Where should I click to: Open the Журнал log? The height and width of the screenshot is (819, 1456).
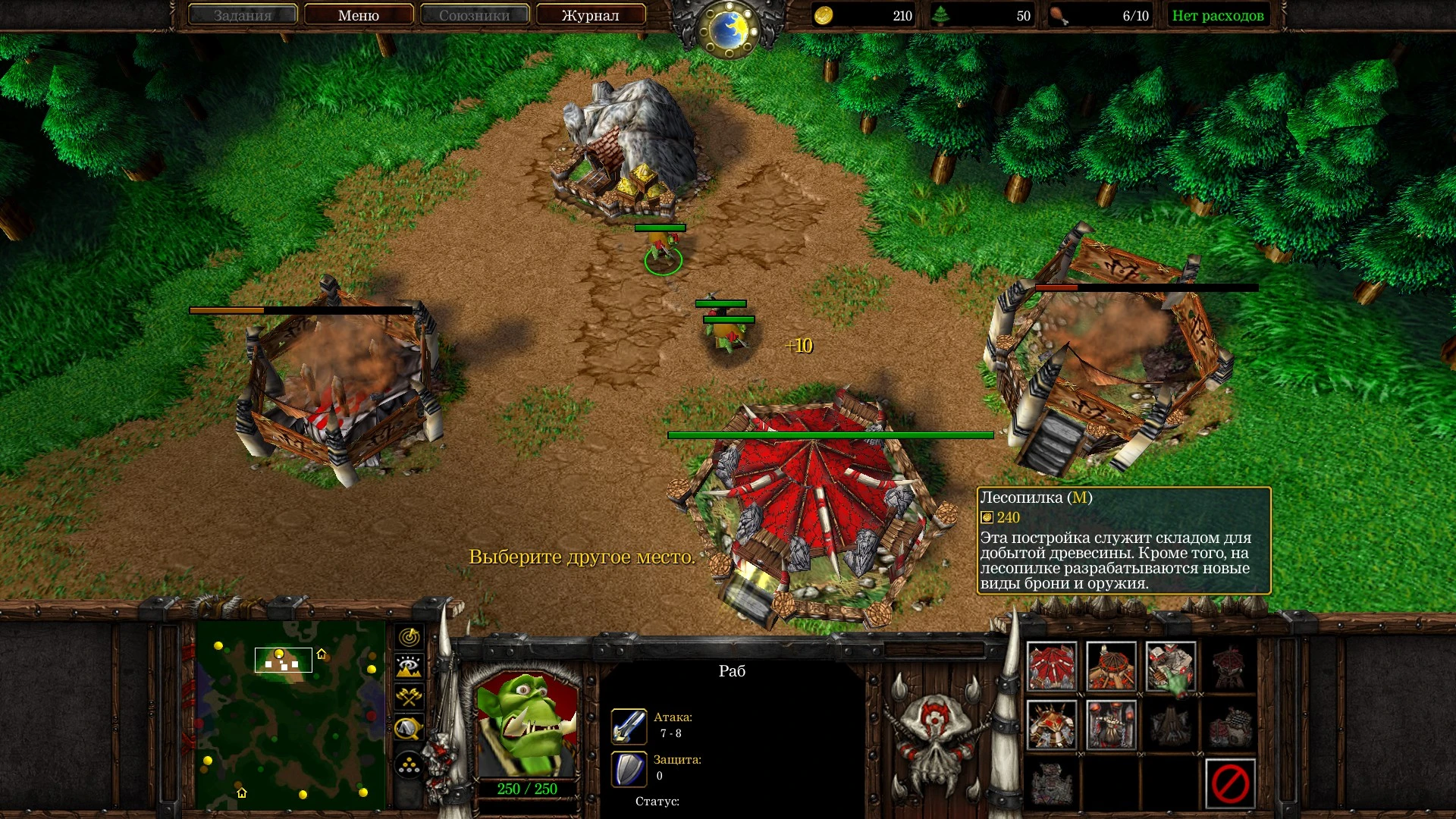[x=590, y=15]
